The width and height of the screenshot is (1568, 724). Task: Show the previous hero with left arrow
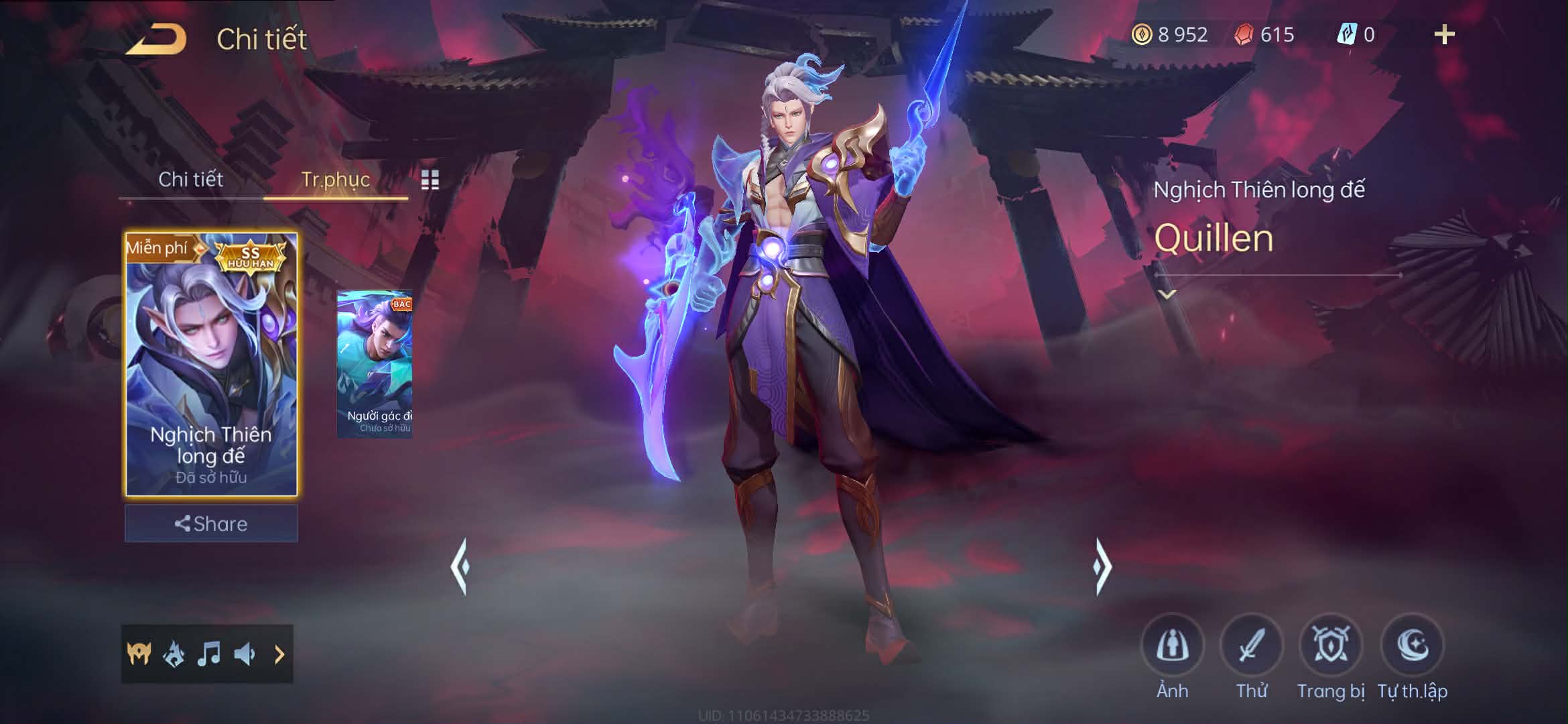(x=460, y=567)
